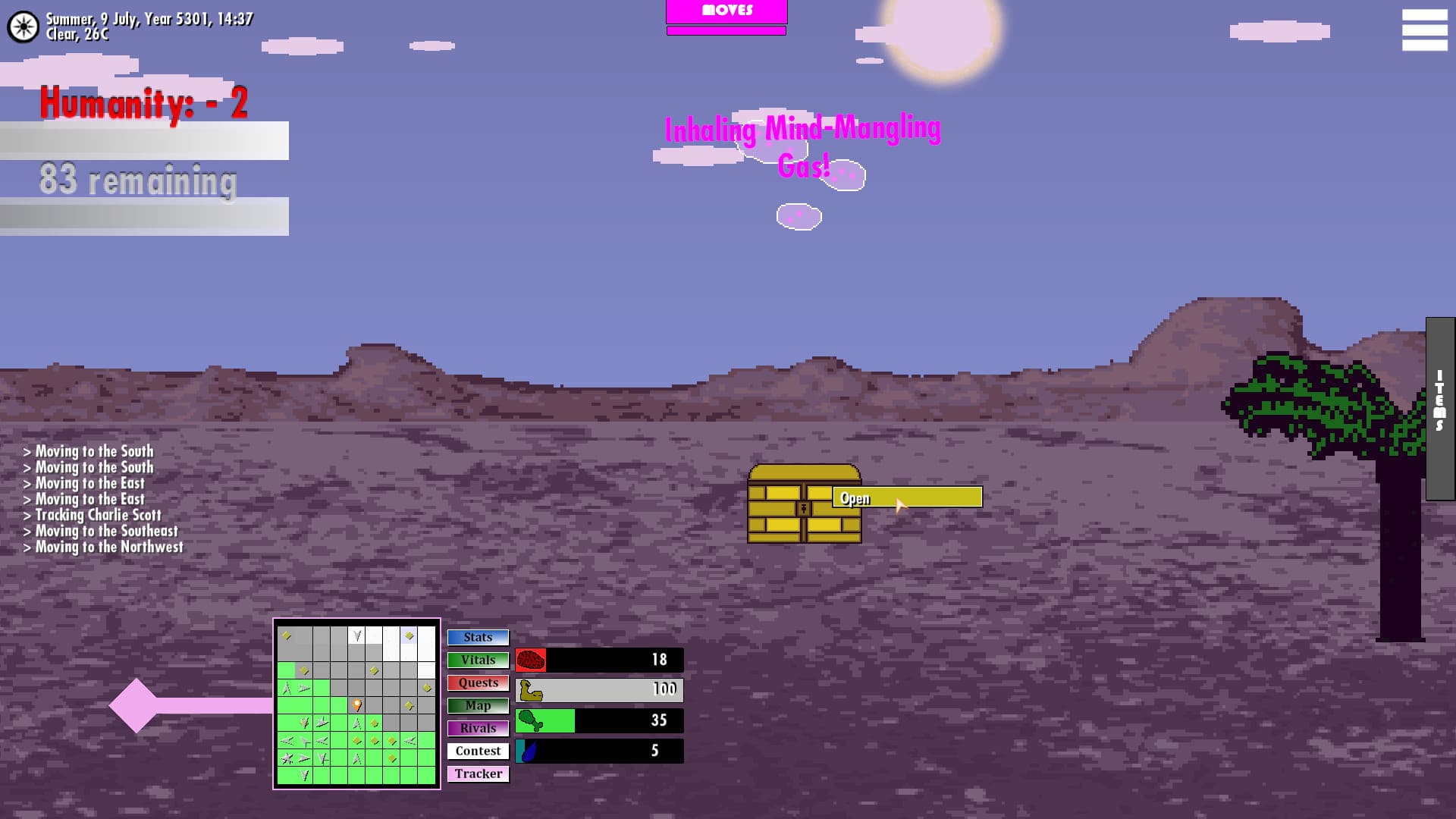
Task: Toggle the Rivals panel
Action: [477, 728]
